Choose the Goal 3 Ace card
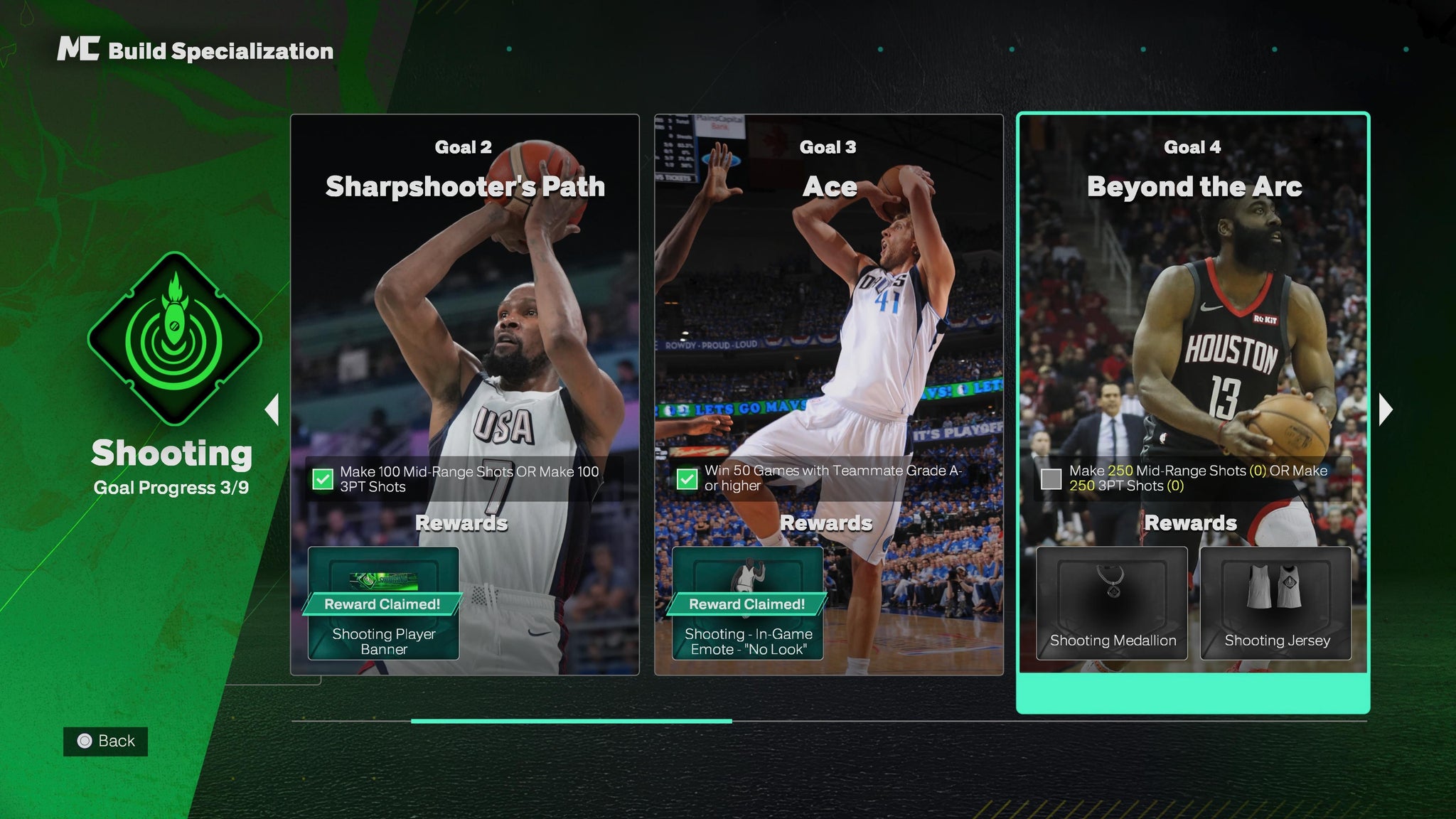 point(828,320)
